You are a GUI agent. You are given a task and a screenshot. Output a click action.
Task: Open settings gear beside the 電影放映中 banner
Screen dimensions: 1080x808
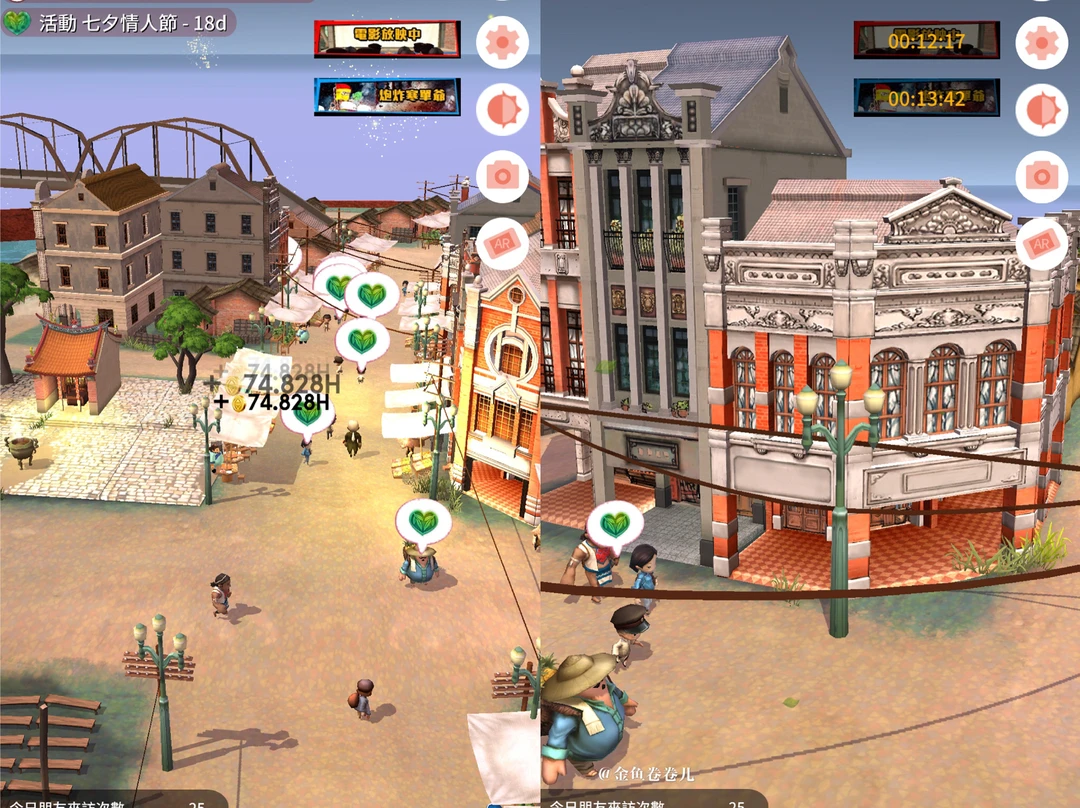[x=502, y=43]
